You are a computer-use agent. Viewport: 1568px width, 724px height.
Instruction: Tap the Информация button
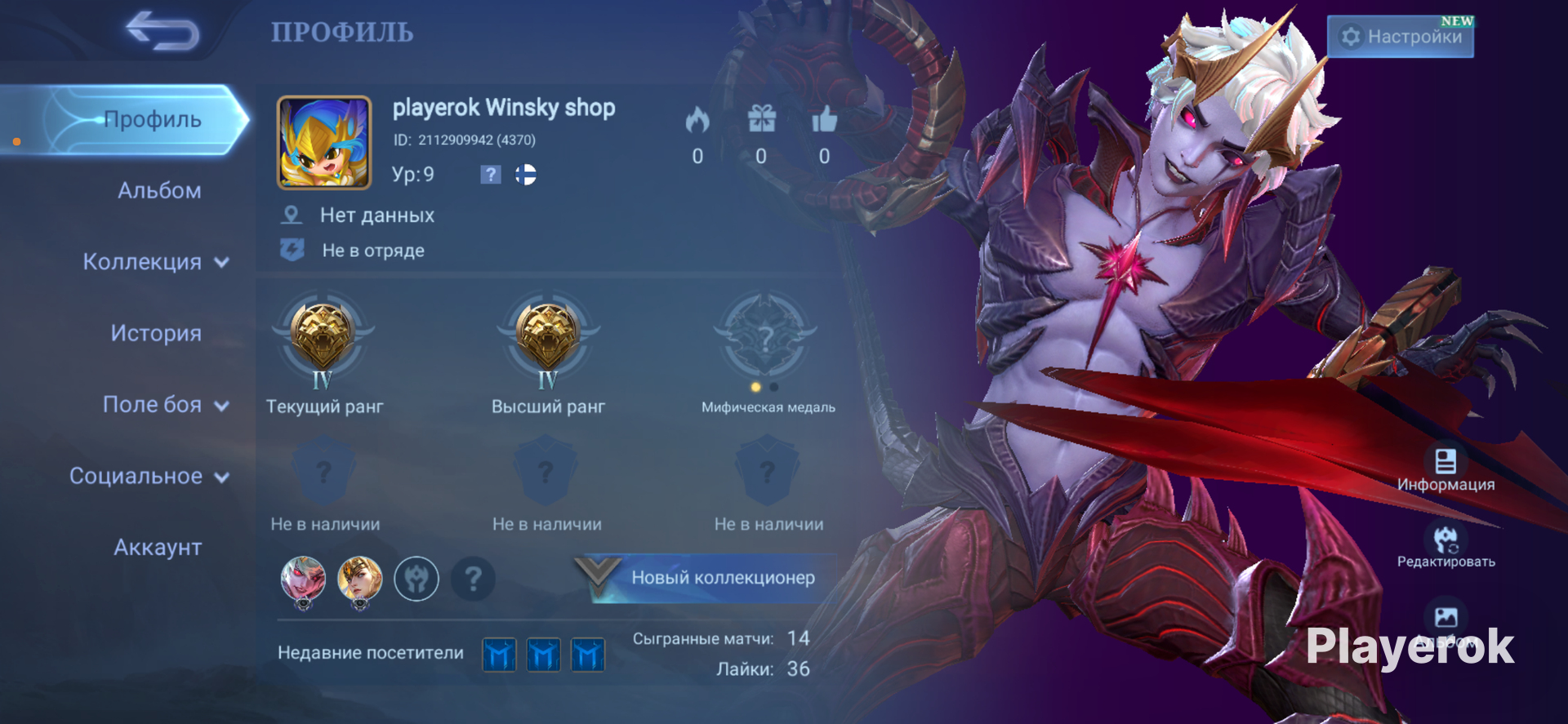point(1445,468)
